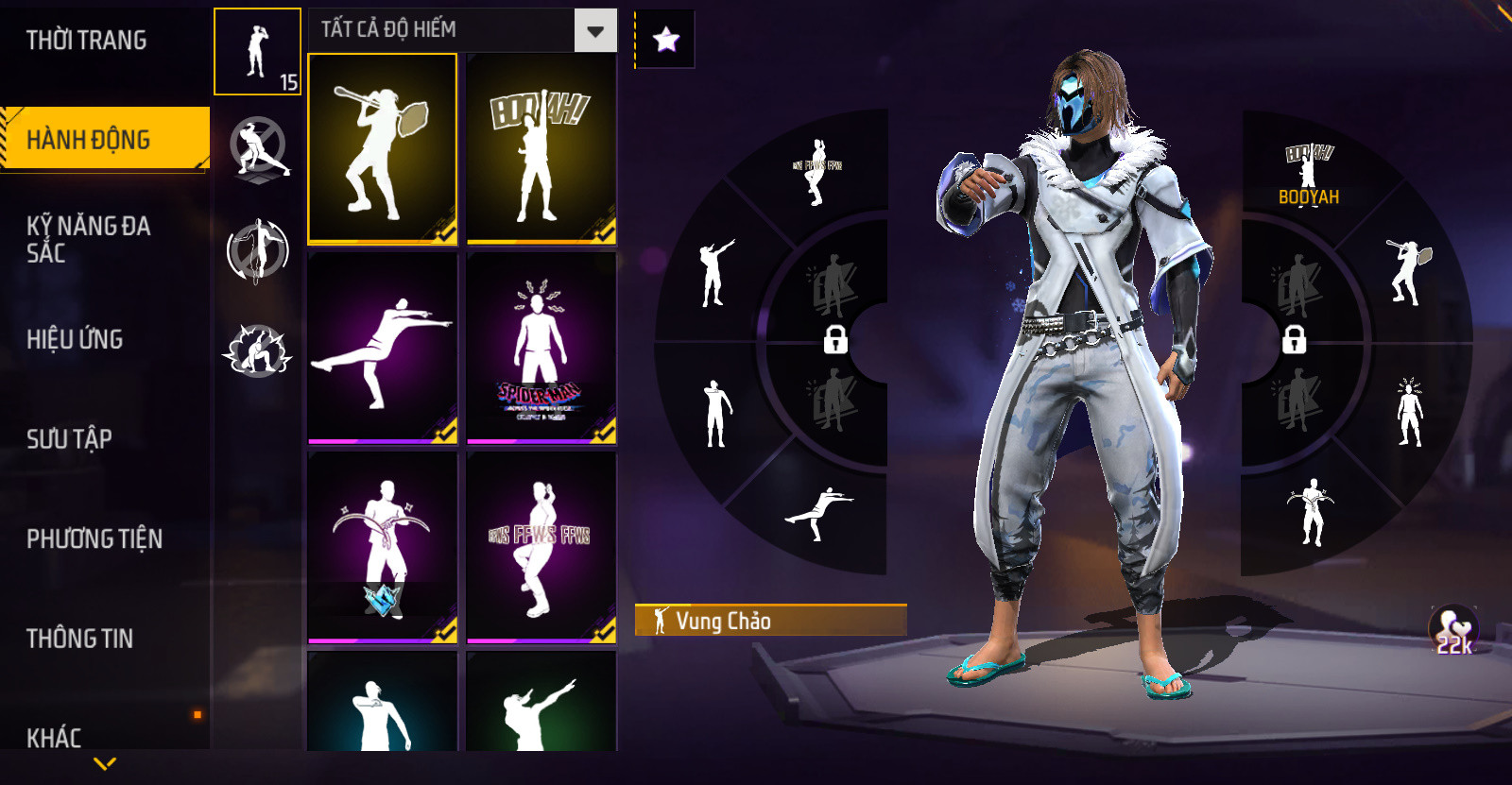Go to the Phương Tiện section
The height and width of the screenshot is (785, 1512).
94,538
